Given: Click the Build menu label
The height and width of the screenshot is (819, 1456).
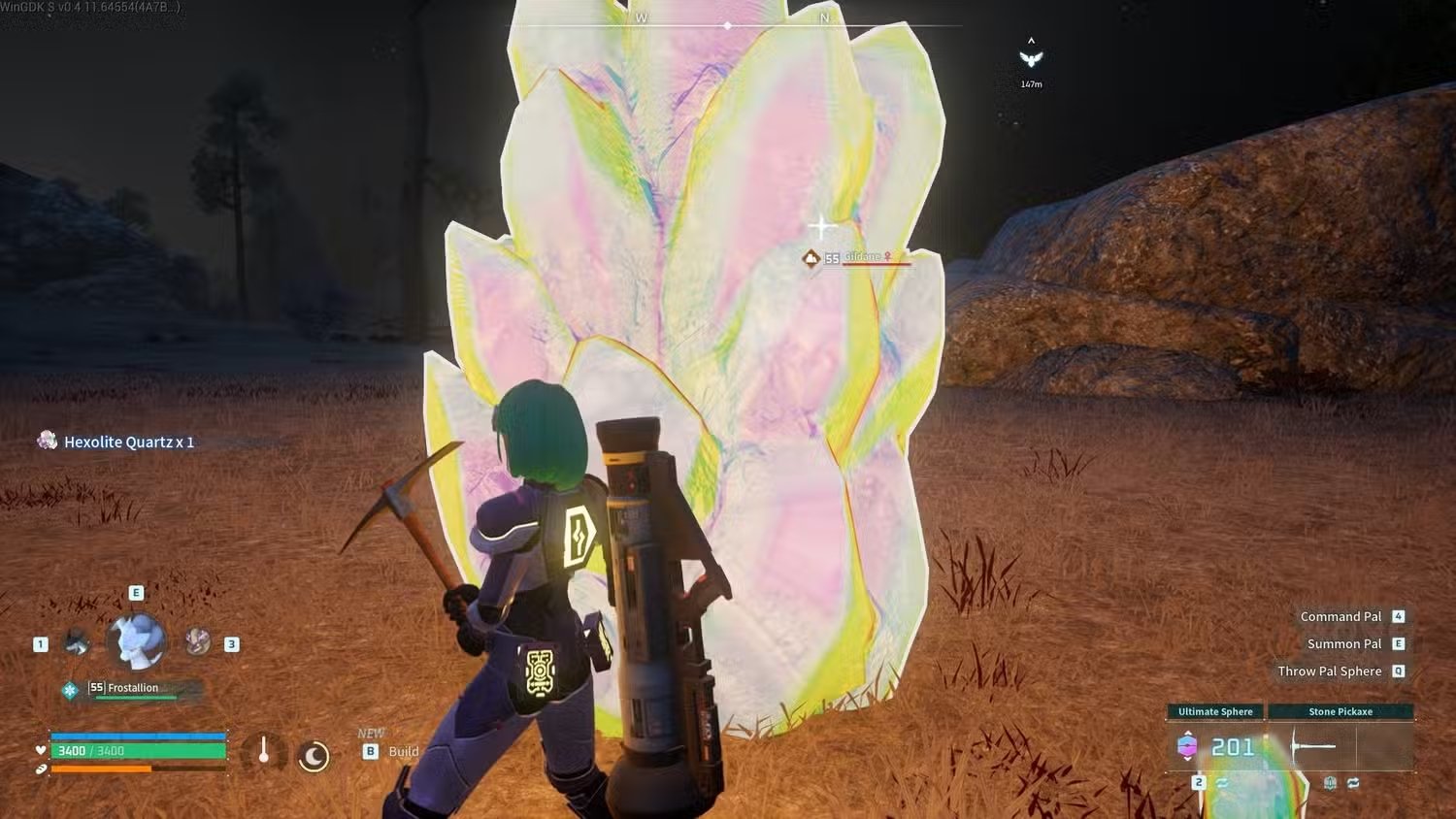Looking at the screenshot, I should [403, 751].
